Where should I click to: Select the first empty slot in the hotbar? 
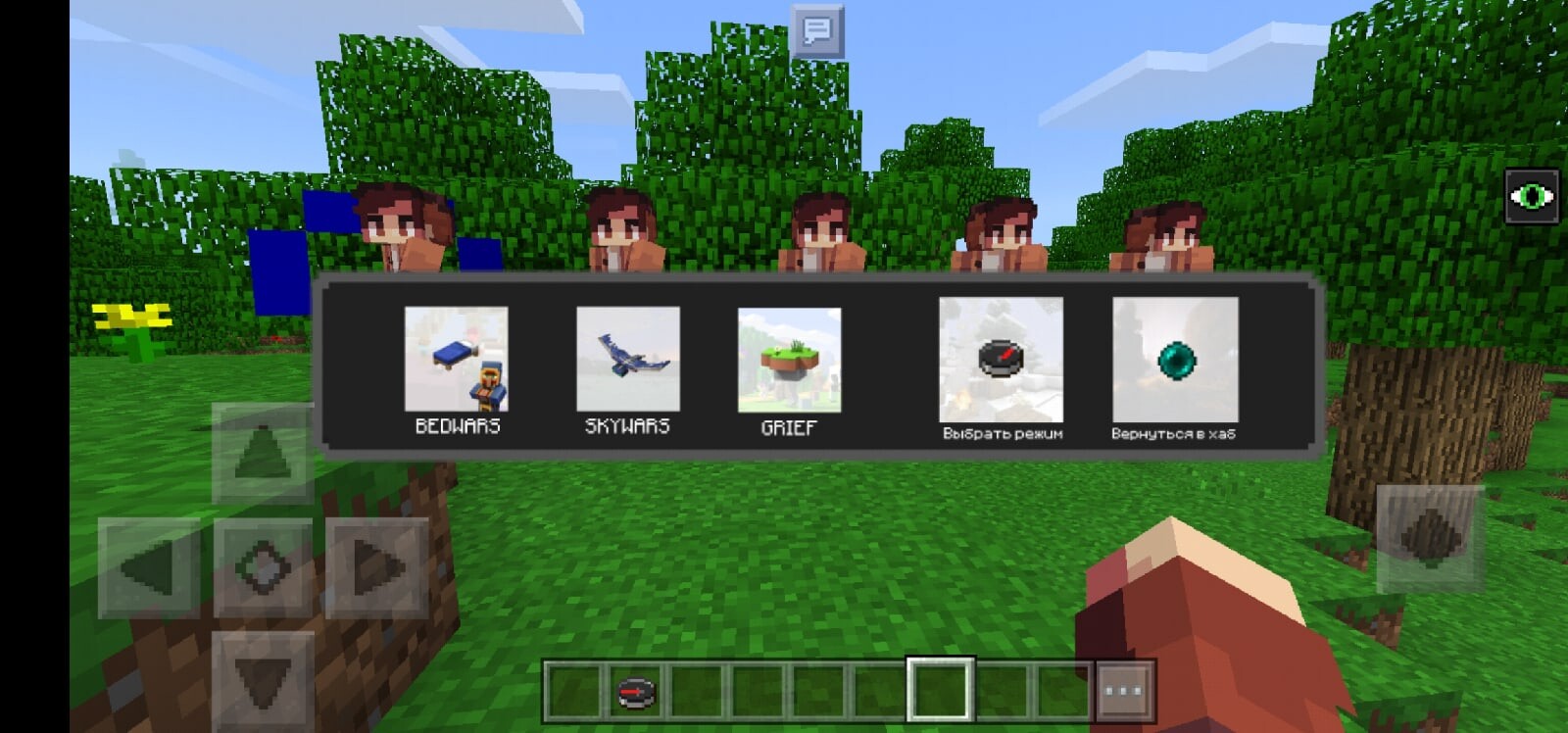[572, 691]
